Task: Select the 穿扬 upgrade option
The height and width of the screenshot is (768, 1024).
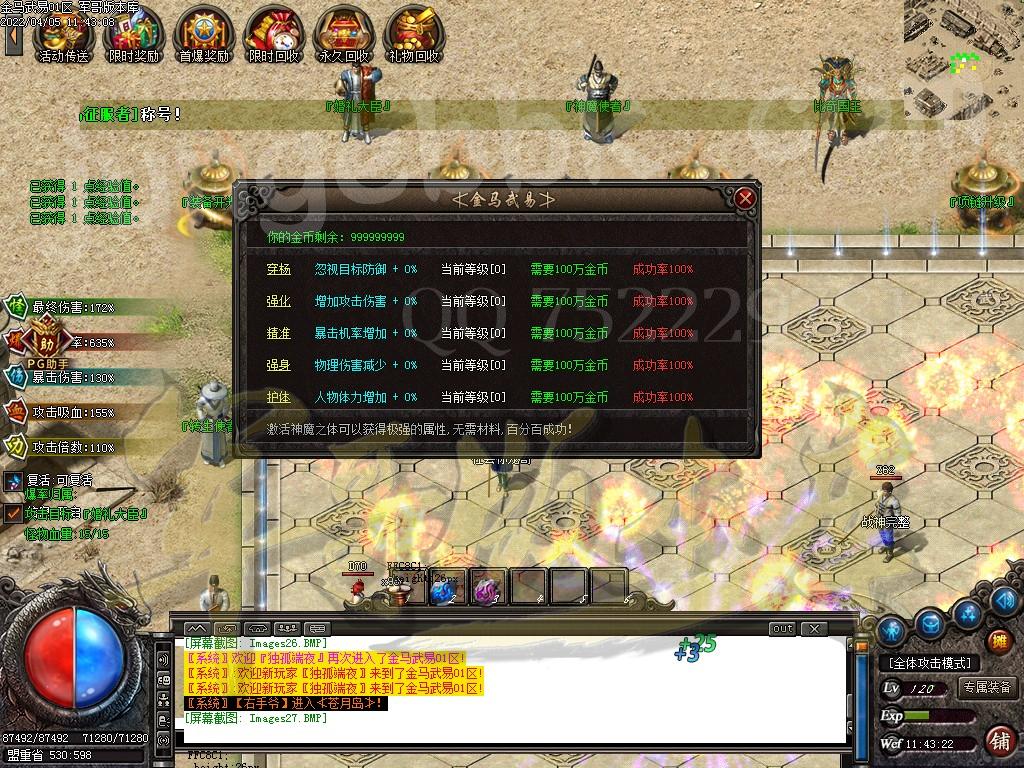Action: [x=278, y=269]
